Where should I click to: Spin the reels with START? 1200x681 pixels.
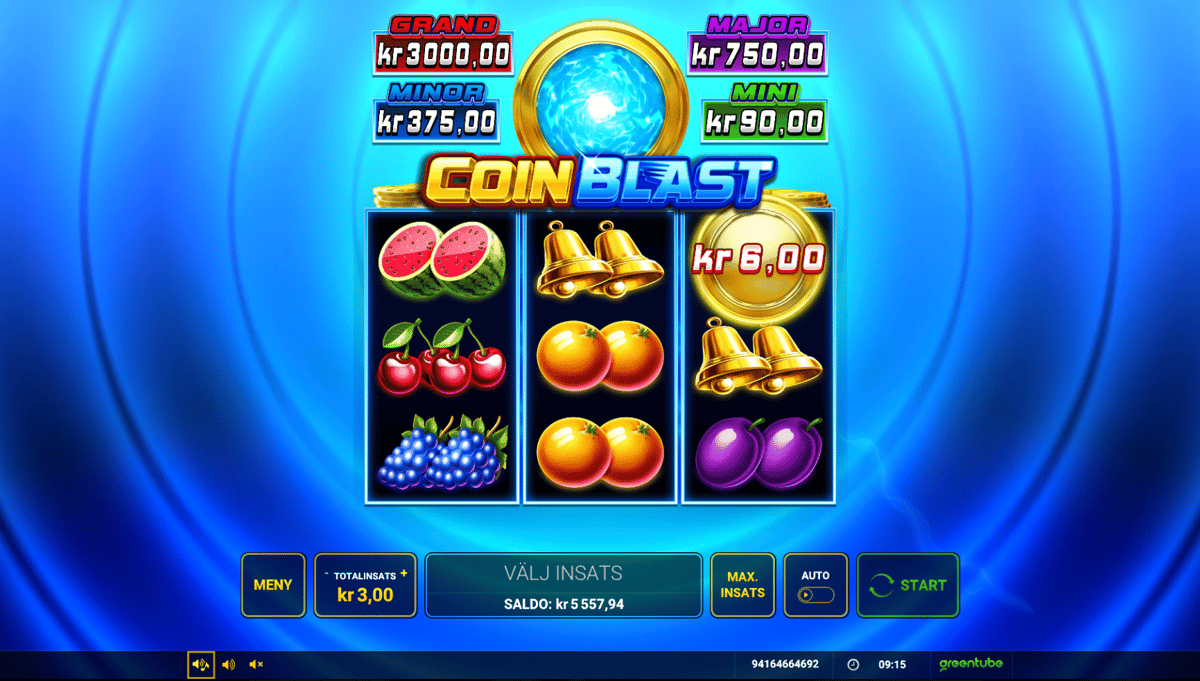[x=907, y=585]
